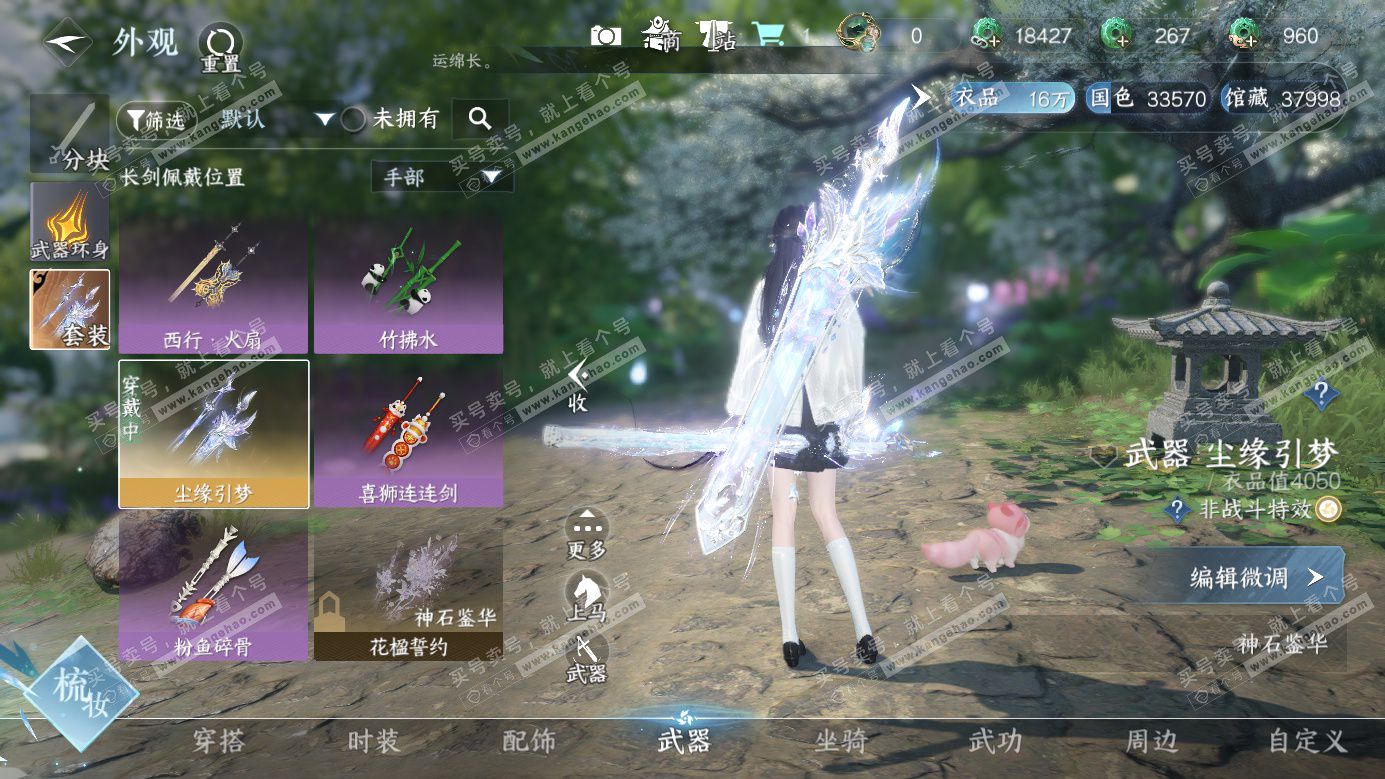The height and width of the screenshot is (779, 1385).
Task: Switch to the 时装 bottom tab
Action: tap(373, 742)
